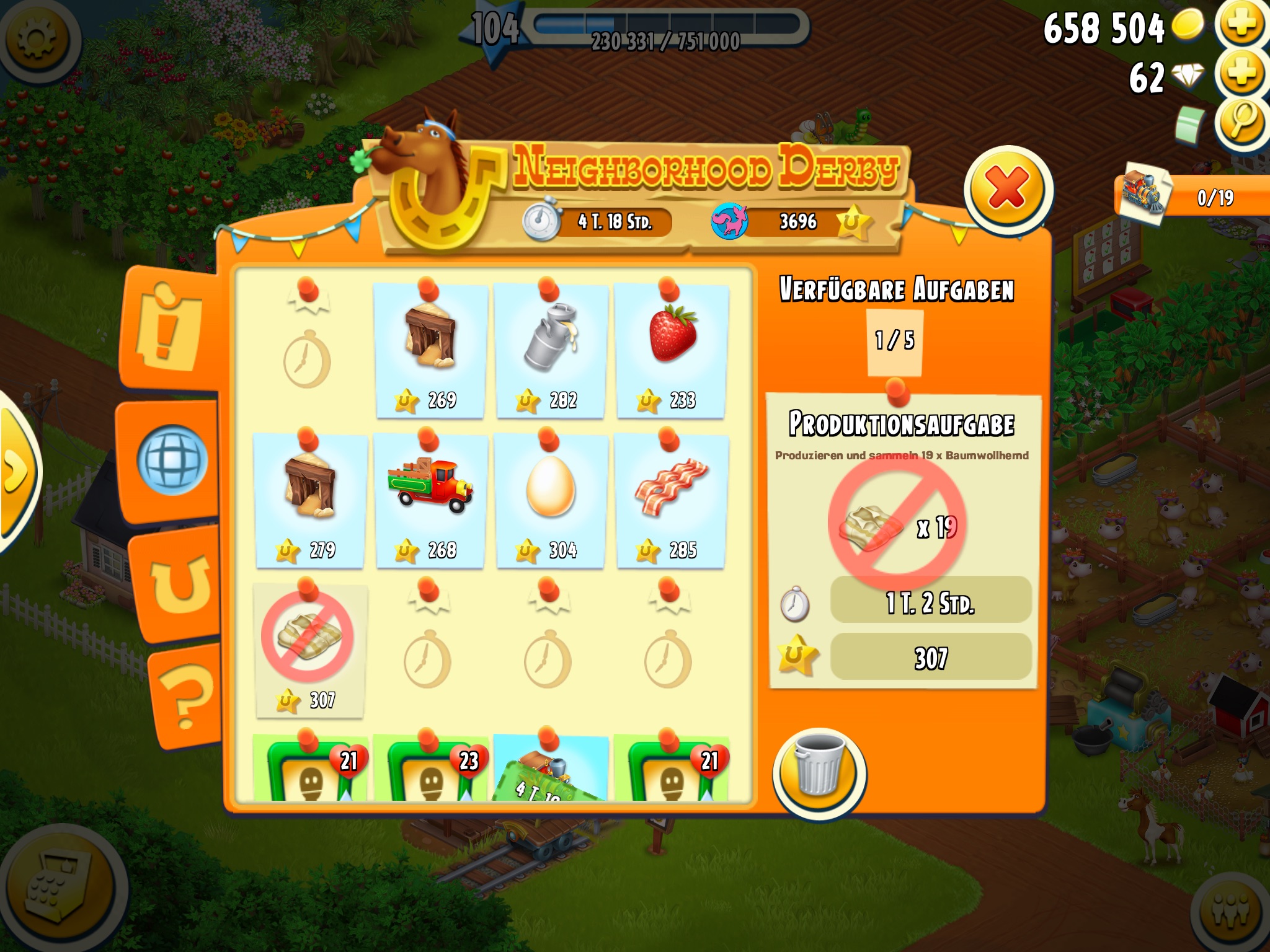Buy more diamonds with plus button
Screen dimensions: 1270x952
pyautogui.click(x=1241, y=73)
